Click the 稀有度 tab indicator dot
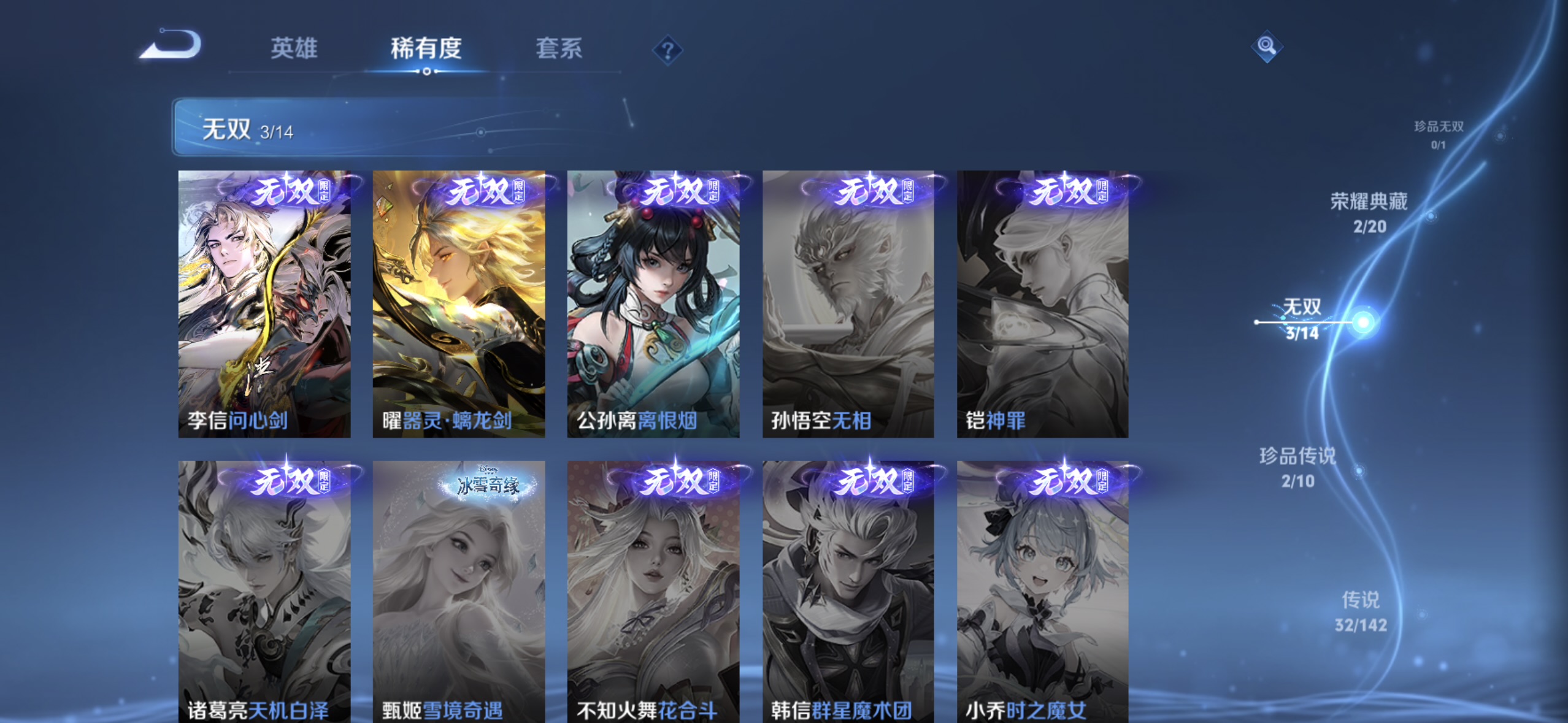 [428, 71]
